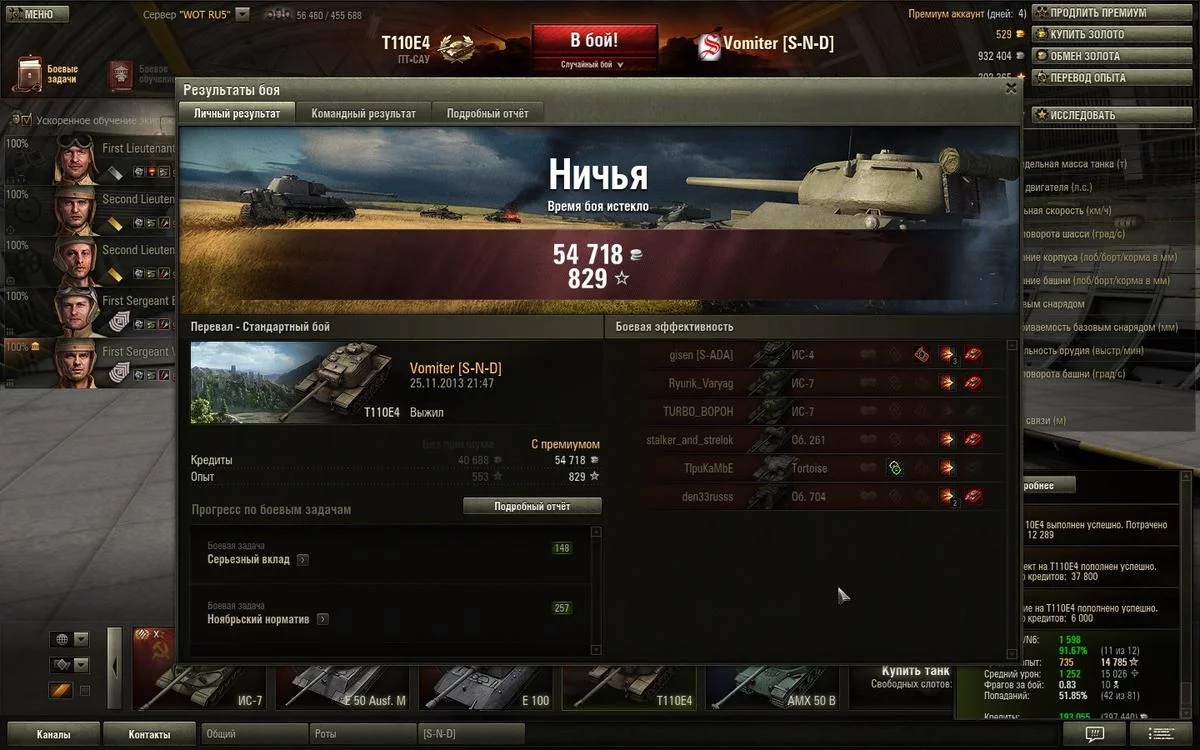
Task: Select the Личный результат tab
Action: tap(237, 114)
